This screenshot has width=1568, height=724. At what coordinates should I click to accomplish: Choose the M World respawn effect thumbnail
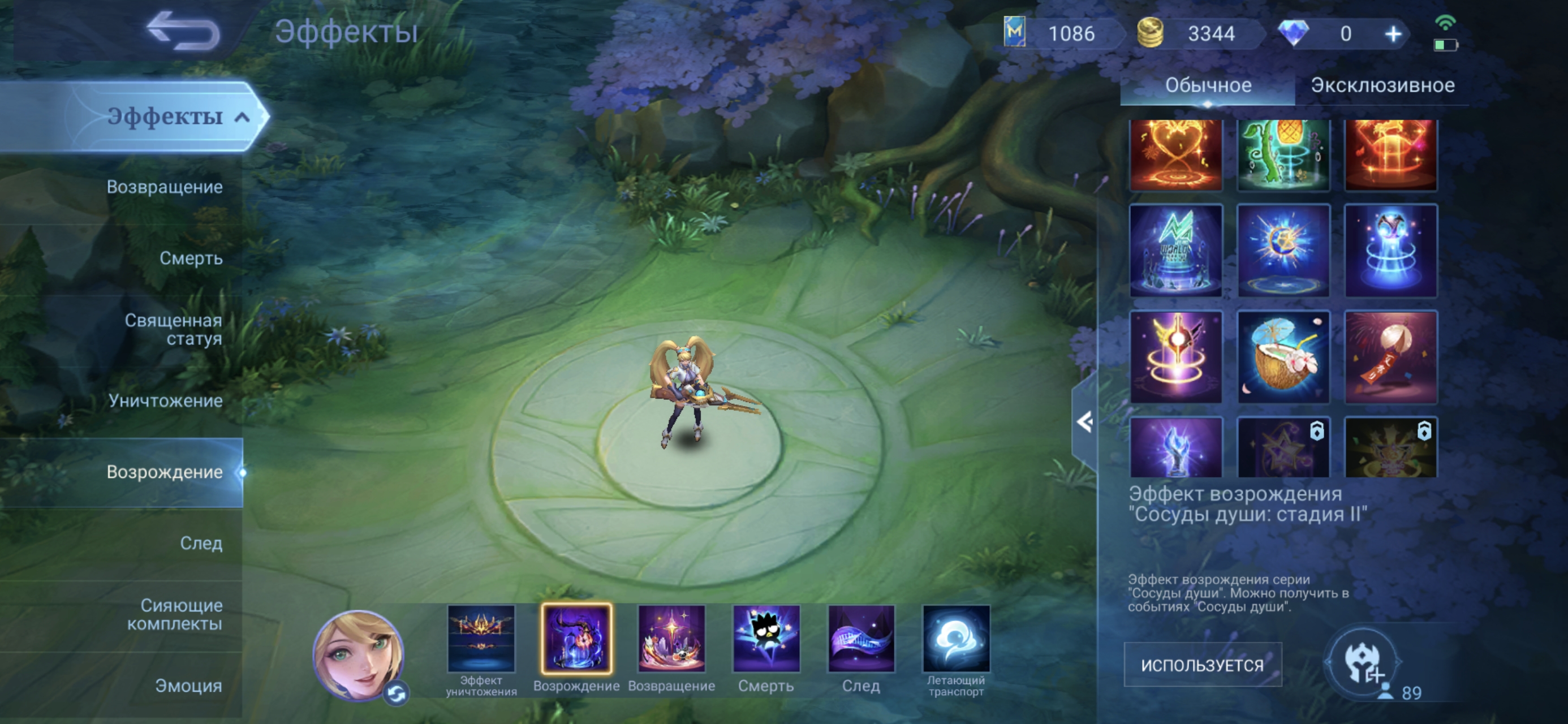pos(1175,250)
